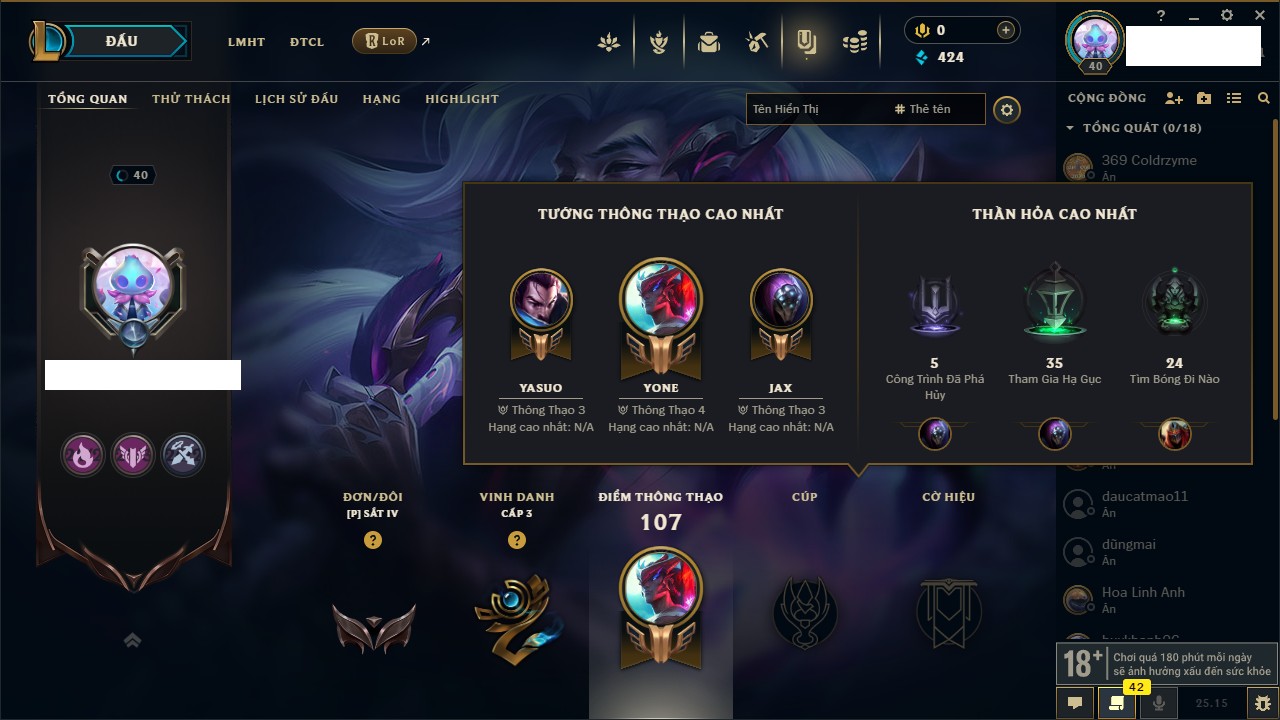This screenshot has height=720, width=1280.
Task: Open the ĐTCL section
Action: [x=307, y=42]
